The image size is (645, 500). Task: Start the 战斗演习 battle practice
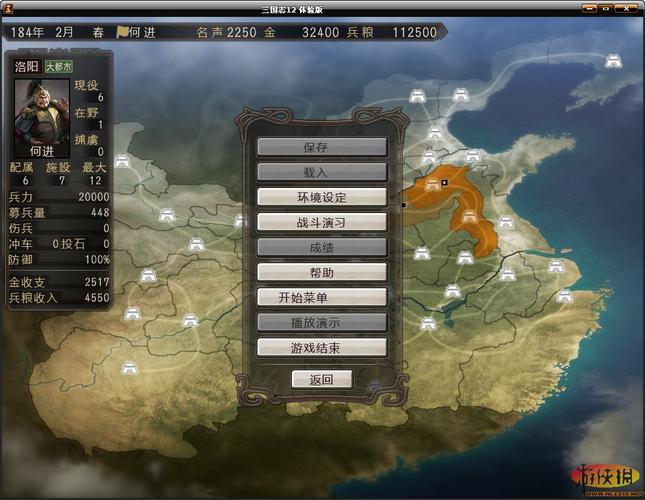coord(321,222)
